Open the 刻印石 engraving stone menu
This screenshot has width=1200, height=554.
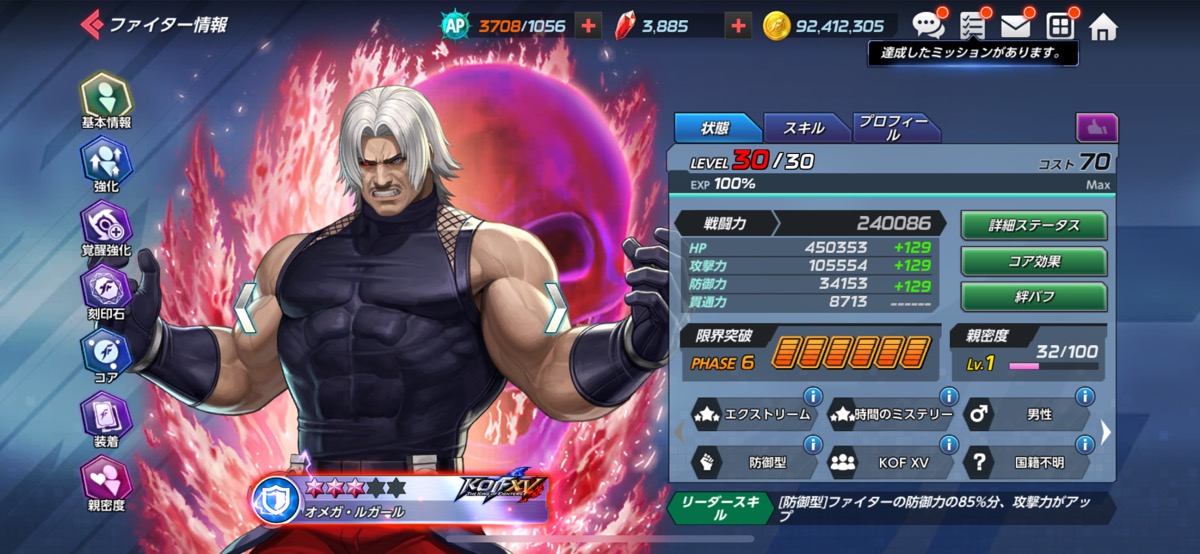106,291
